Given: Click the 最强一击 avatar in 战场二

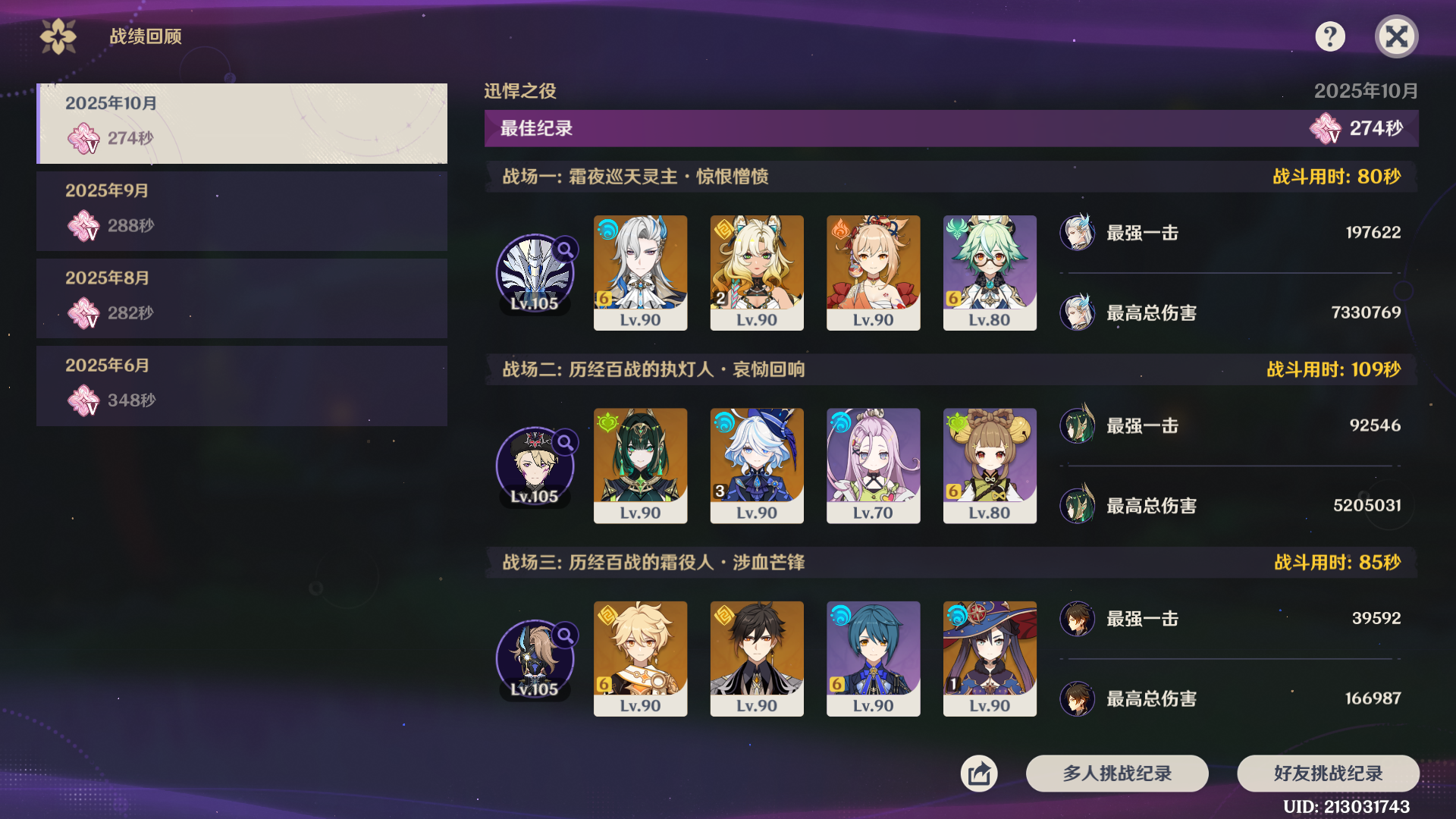Looking at the screenshot, I should (x=1077, y=426).
